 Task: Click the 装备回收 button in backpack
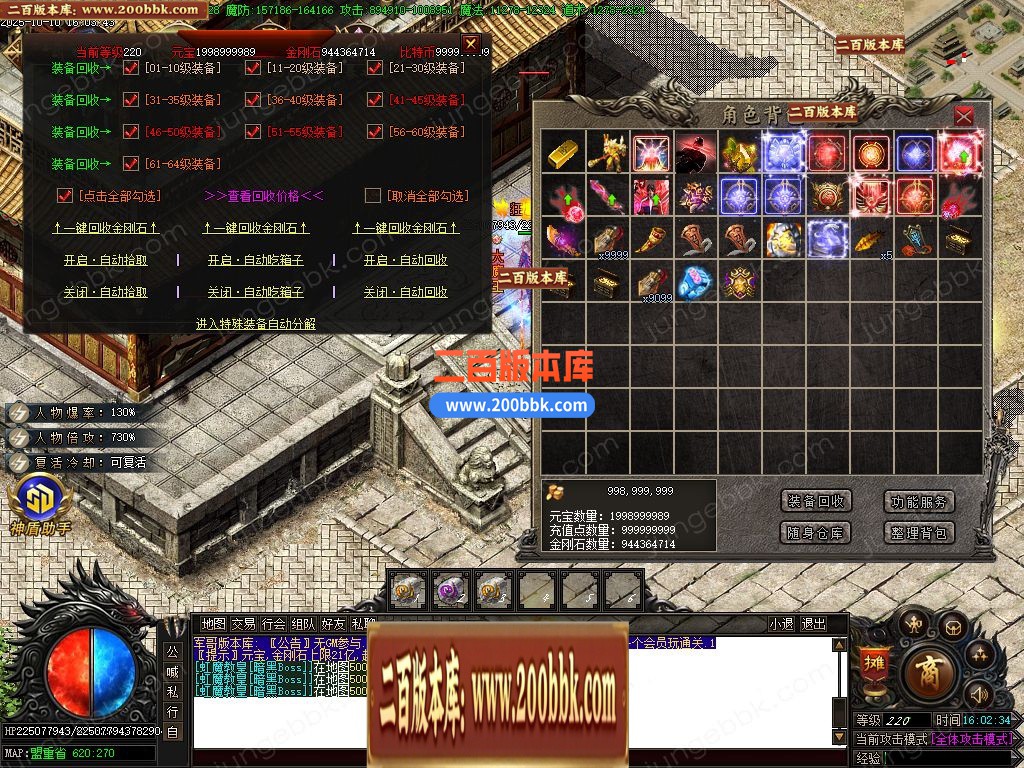click(816, 502)
